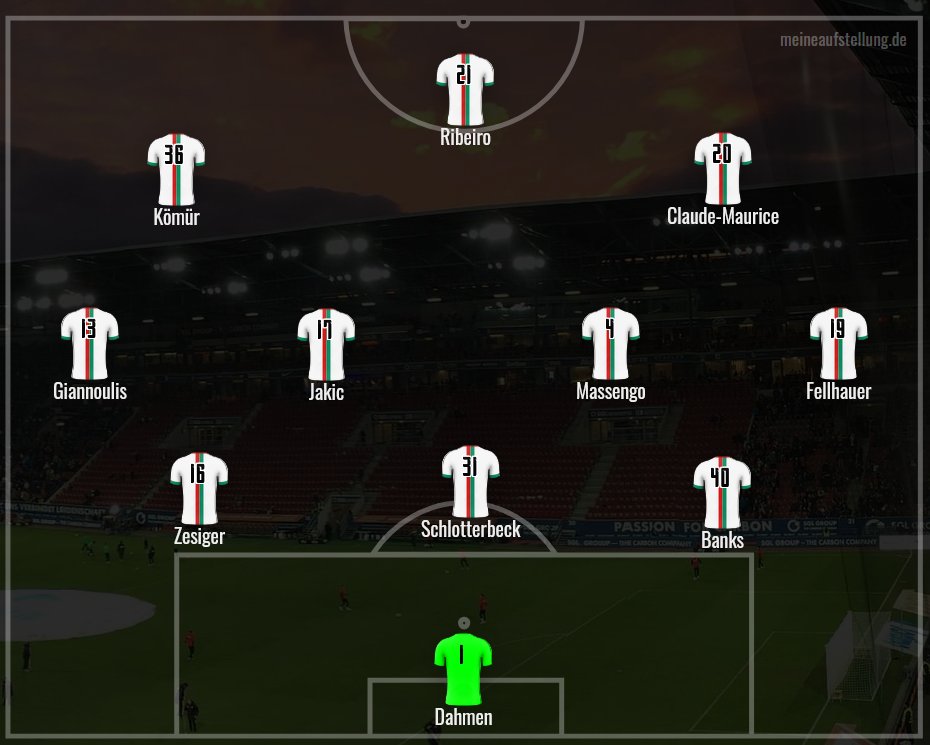This screenshot has height=745, width=930.
Task: Choose Banks wearing number 40
Action: tap(722, 491)
